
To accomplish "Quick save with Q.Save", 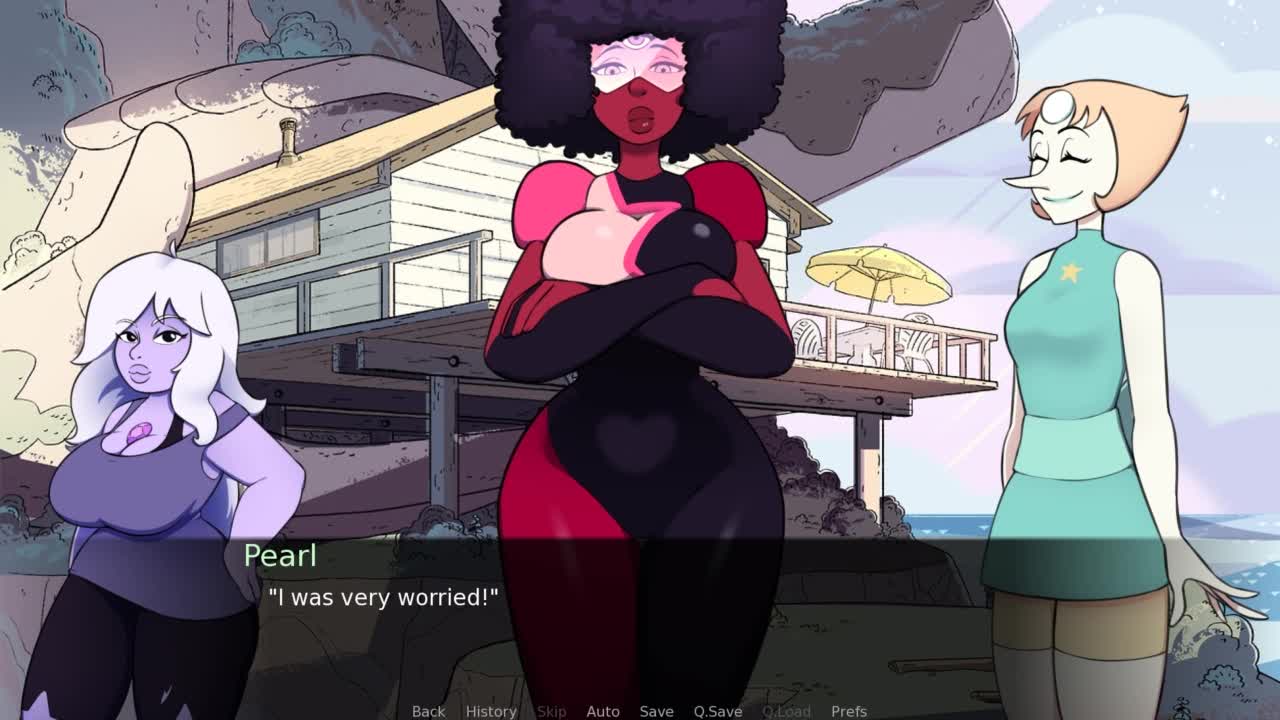I will (718, 711).
